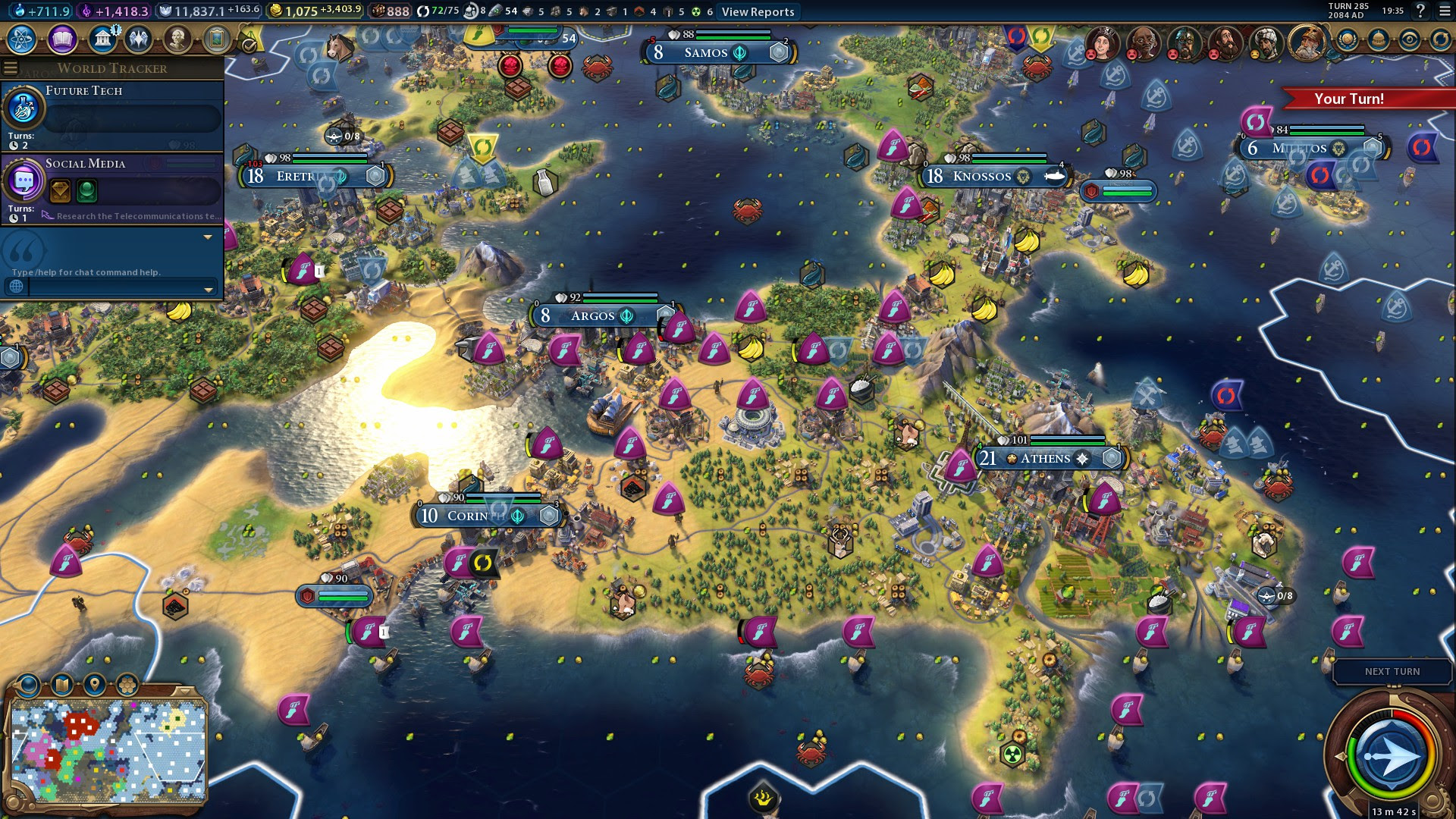The height and width of the screenshot is (819, 1456).
Task: Click the View Reports button
Action: (x=758, y=11)
